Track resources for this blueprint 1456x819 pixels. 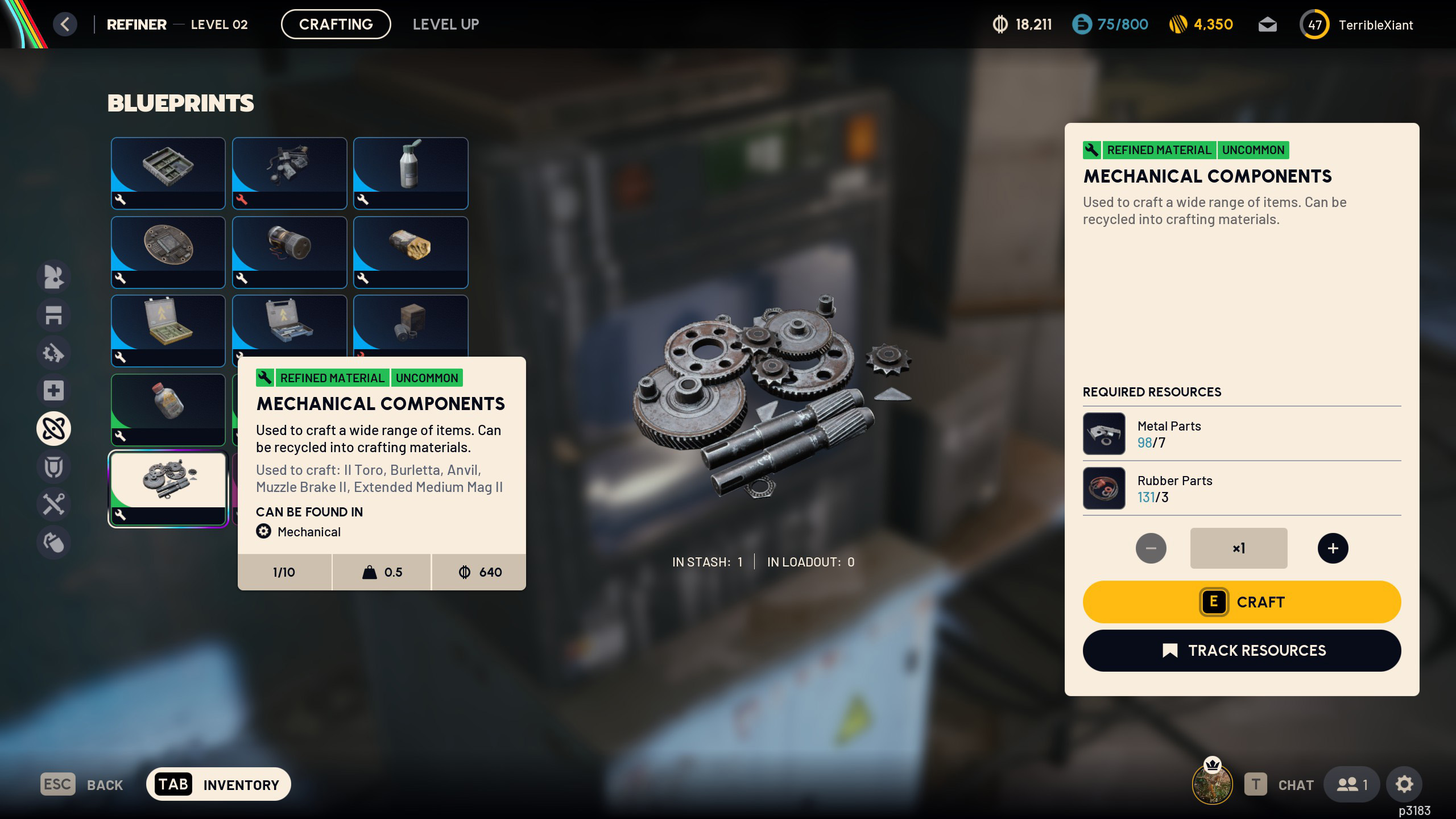click(x=1242, y=651)
